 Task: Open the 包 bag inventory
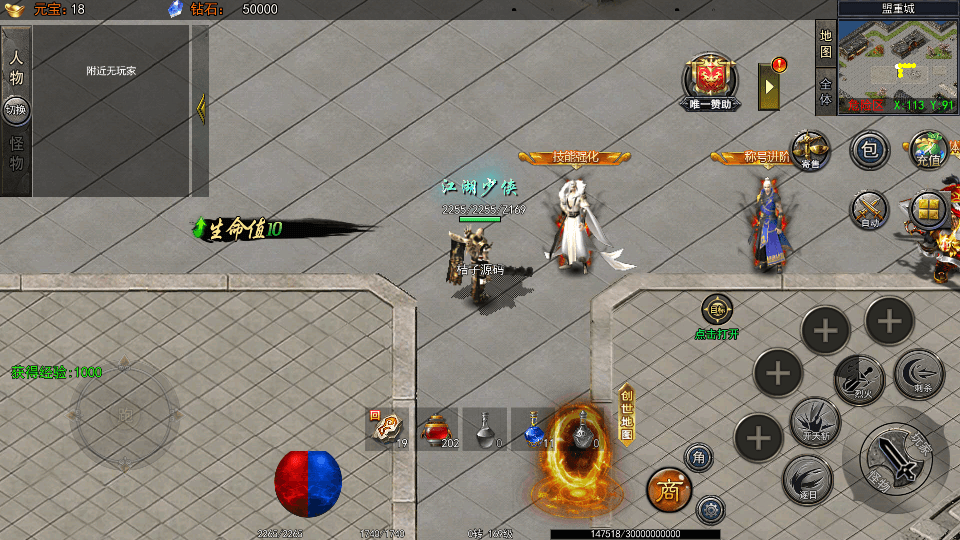869,151
